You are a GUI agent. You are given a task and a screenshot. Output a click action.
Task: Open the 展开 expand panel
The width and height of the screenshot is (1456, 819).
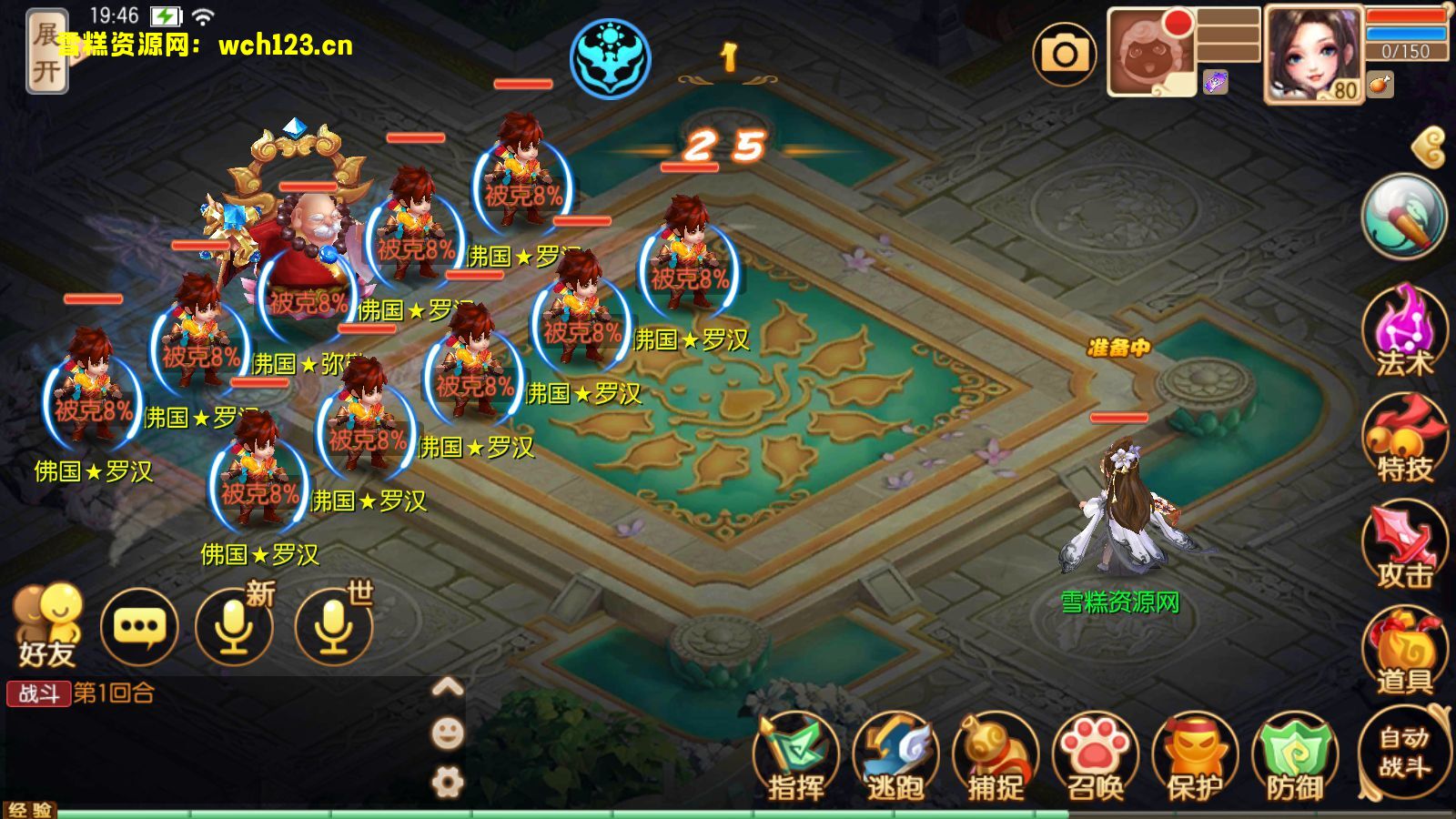click(46, 51)
